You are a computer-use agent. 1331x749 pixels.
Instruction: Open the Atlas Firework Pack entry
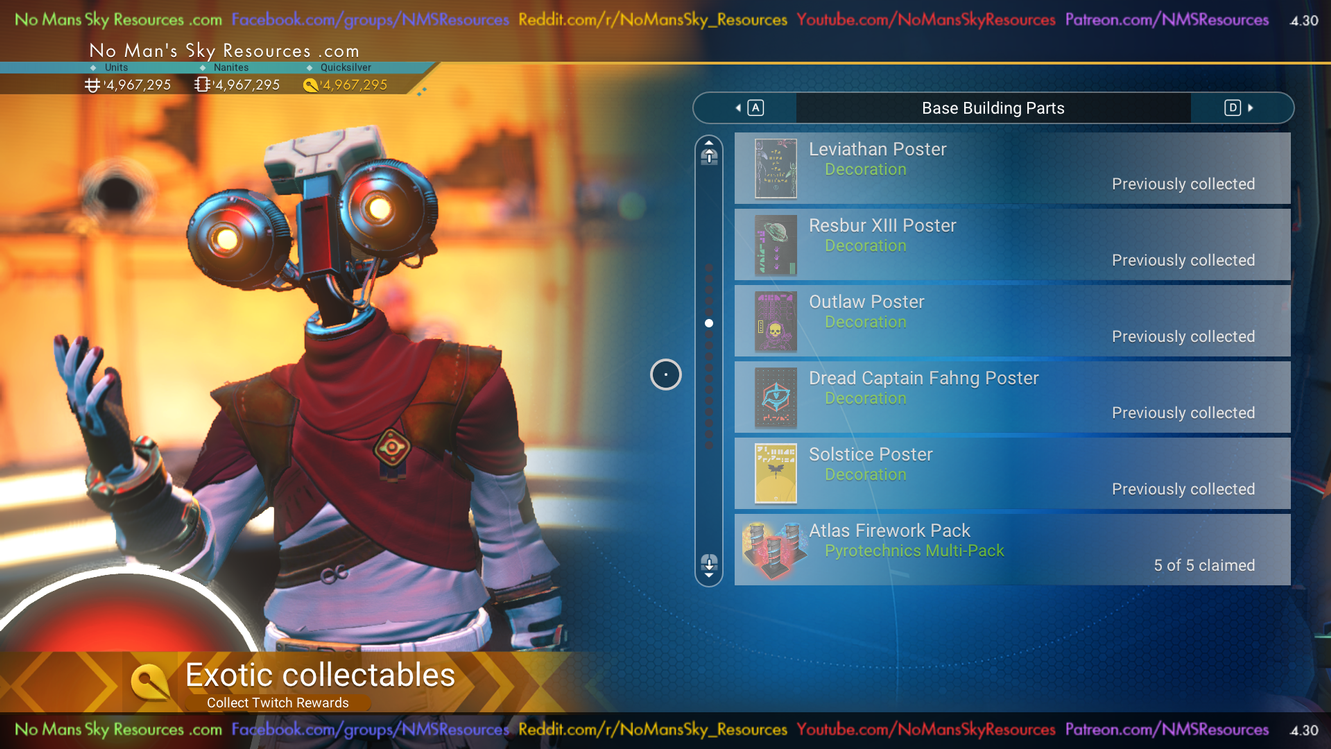[x=1012, y=549]
